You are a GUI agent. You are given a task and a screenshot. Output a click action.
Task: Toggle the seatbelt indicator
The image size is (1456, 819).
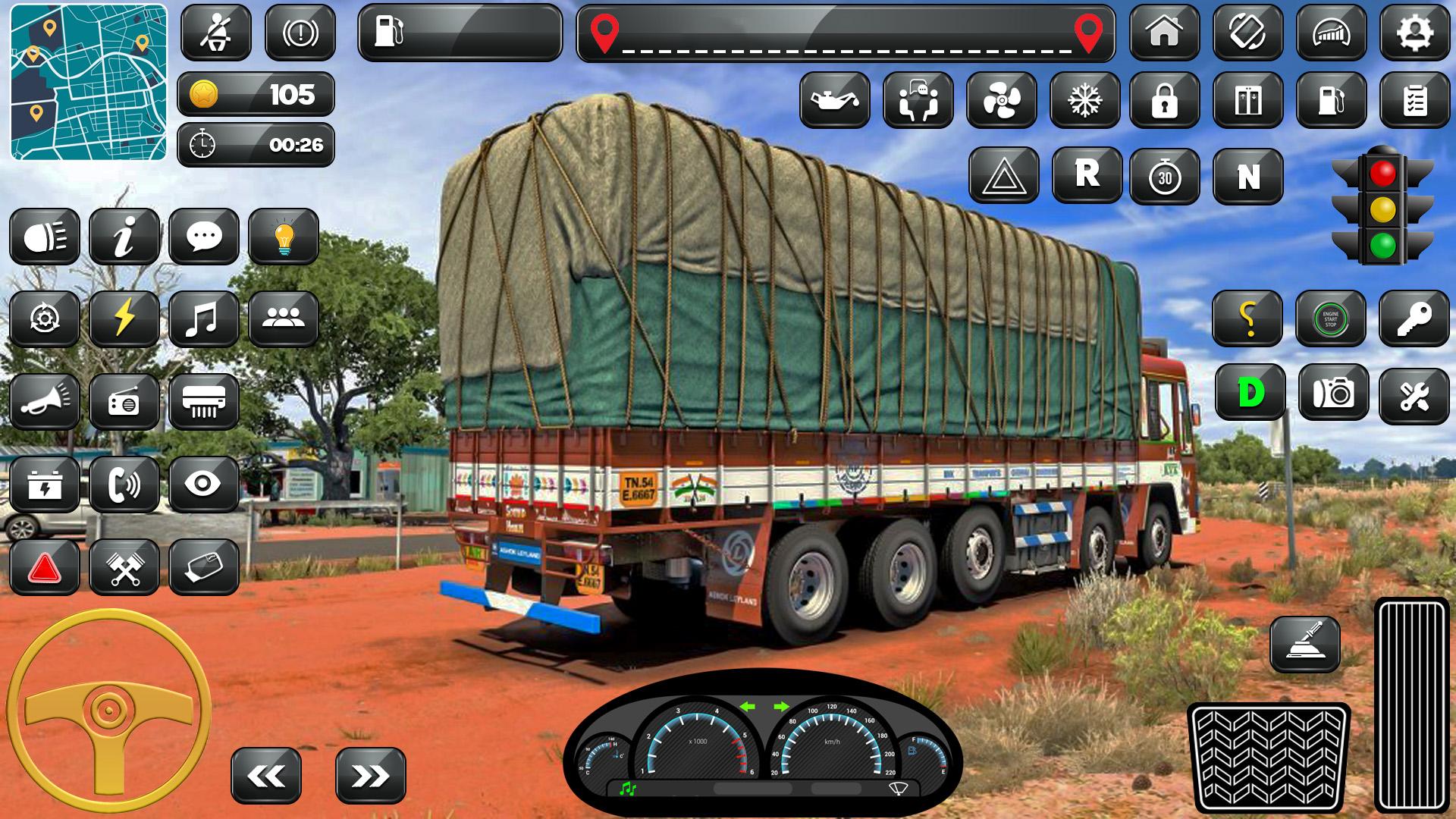point(216,32)
